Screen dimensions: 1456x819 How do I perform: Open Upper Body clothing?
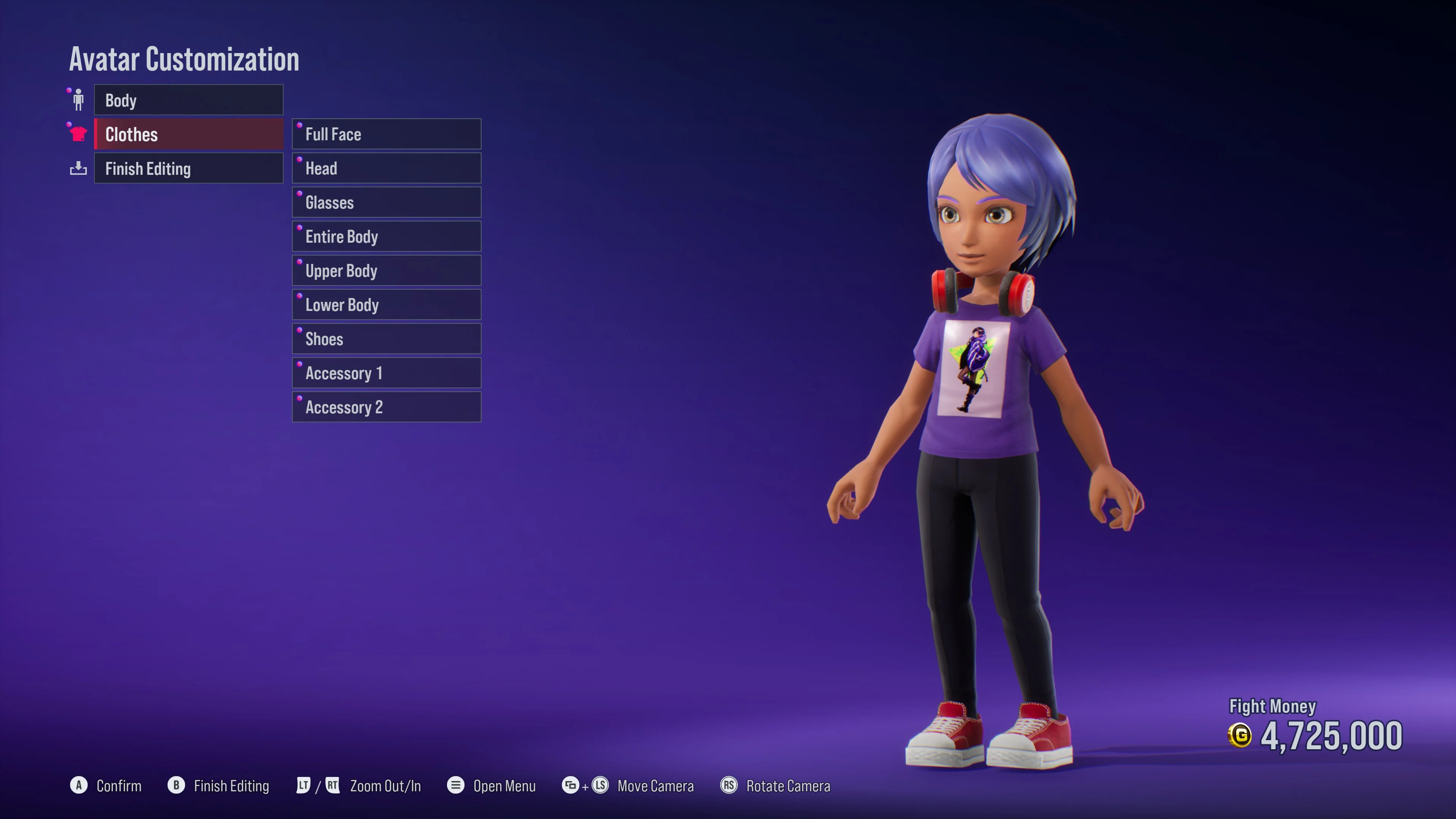point(387,271)
